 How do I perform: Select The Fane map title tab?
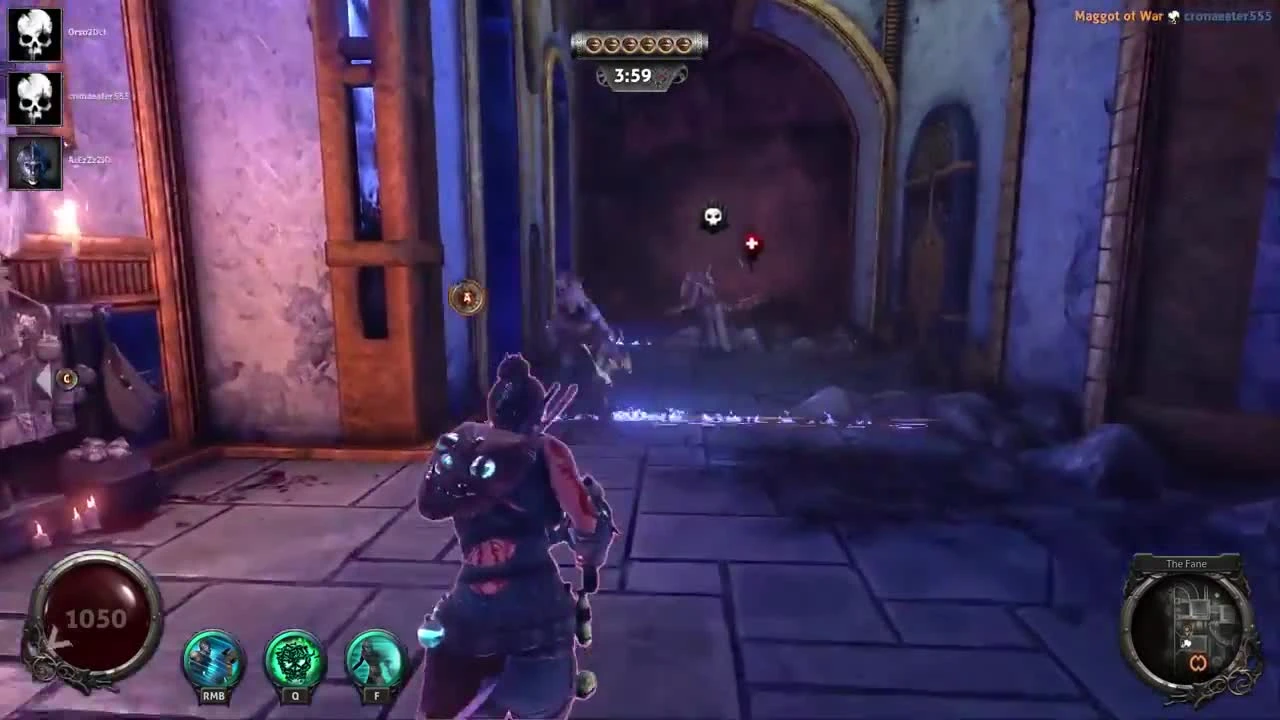(1186, 564)
